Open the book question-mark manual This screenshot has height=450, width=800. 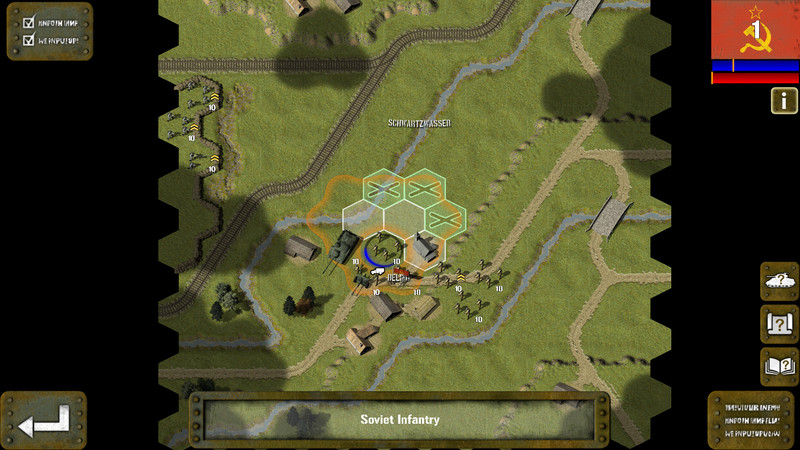(x=779, y=366)
